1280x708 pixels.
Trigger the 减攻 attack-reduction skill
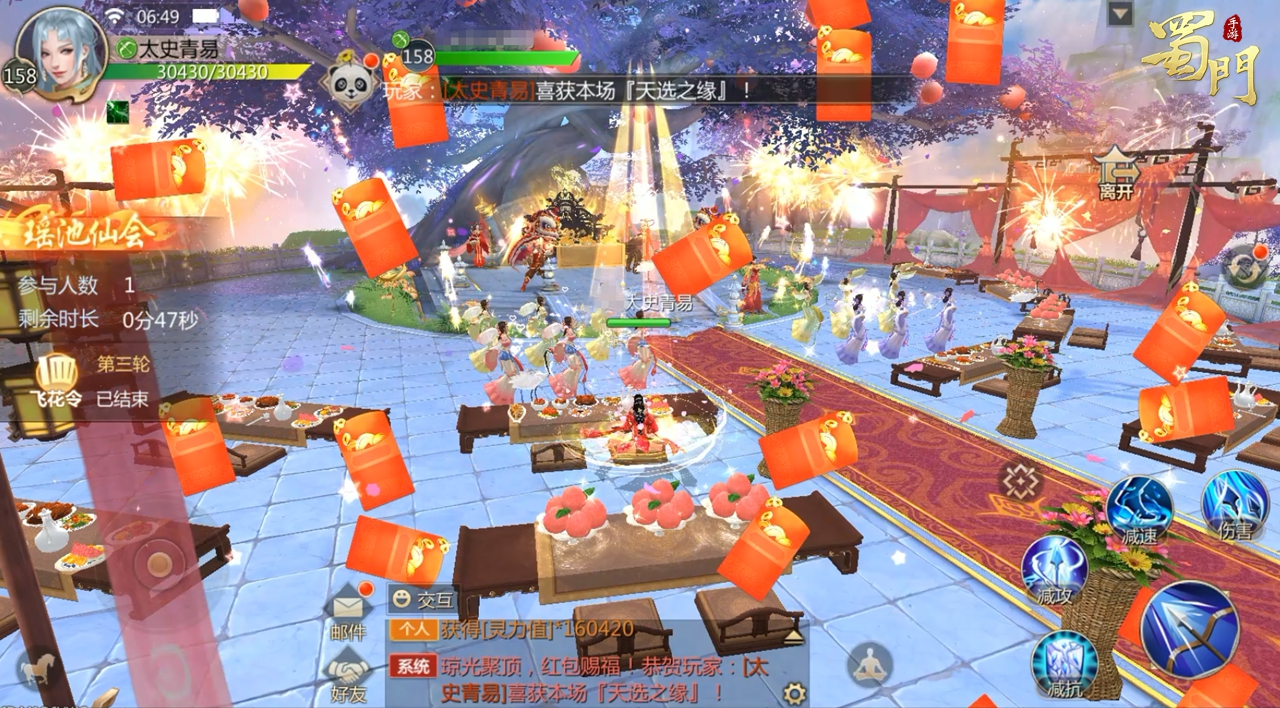[1053, 570]
